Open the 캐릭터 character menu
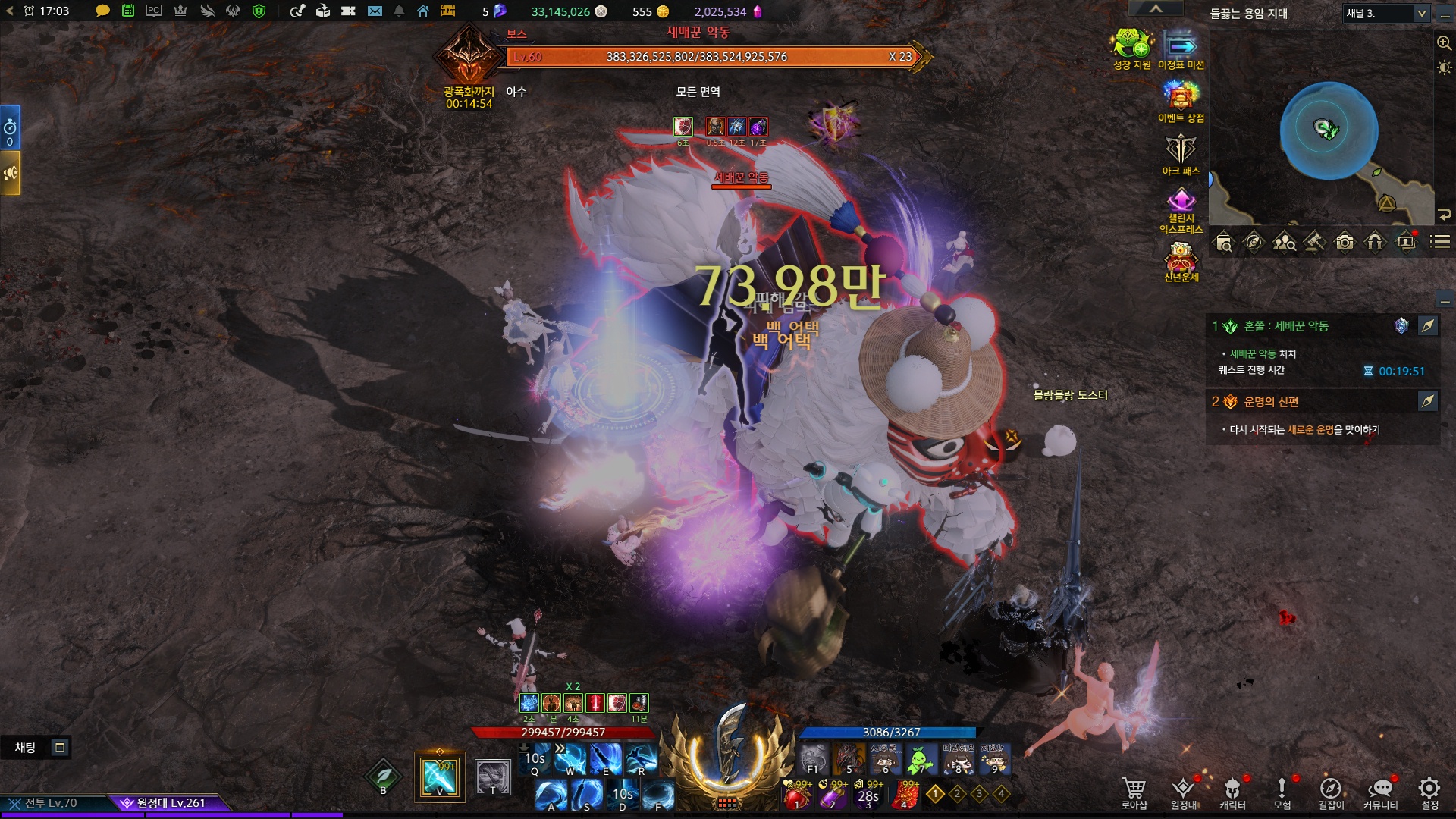Image resolution: width=1456 pixels, height=819 pixels. (x=1232, y=792)
